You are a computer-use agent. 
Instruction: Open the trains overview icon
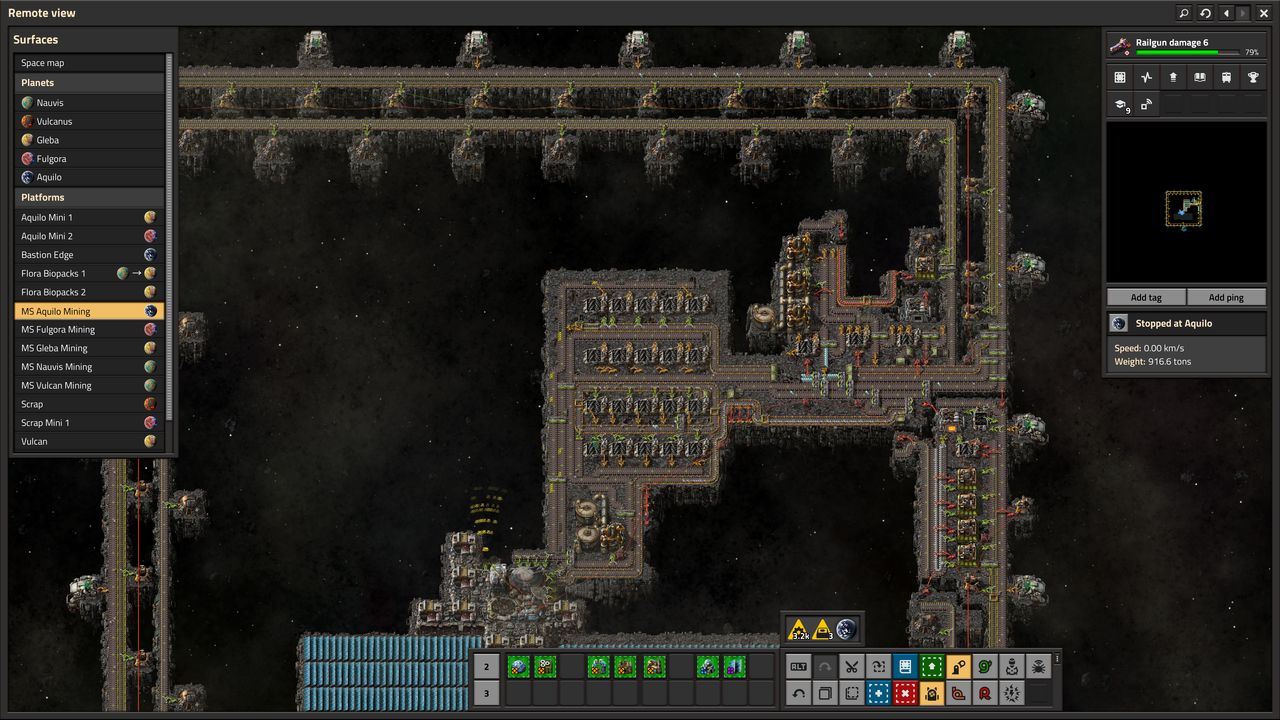(x=1226, y=77)
